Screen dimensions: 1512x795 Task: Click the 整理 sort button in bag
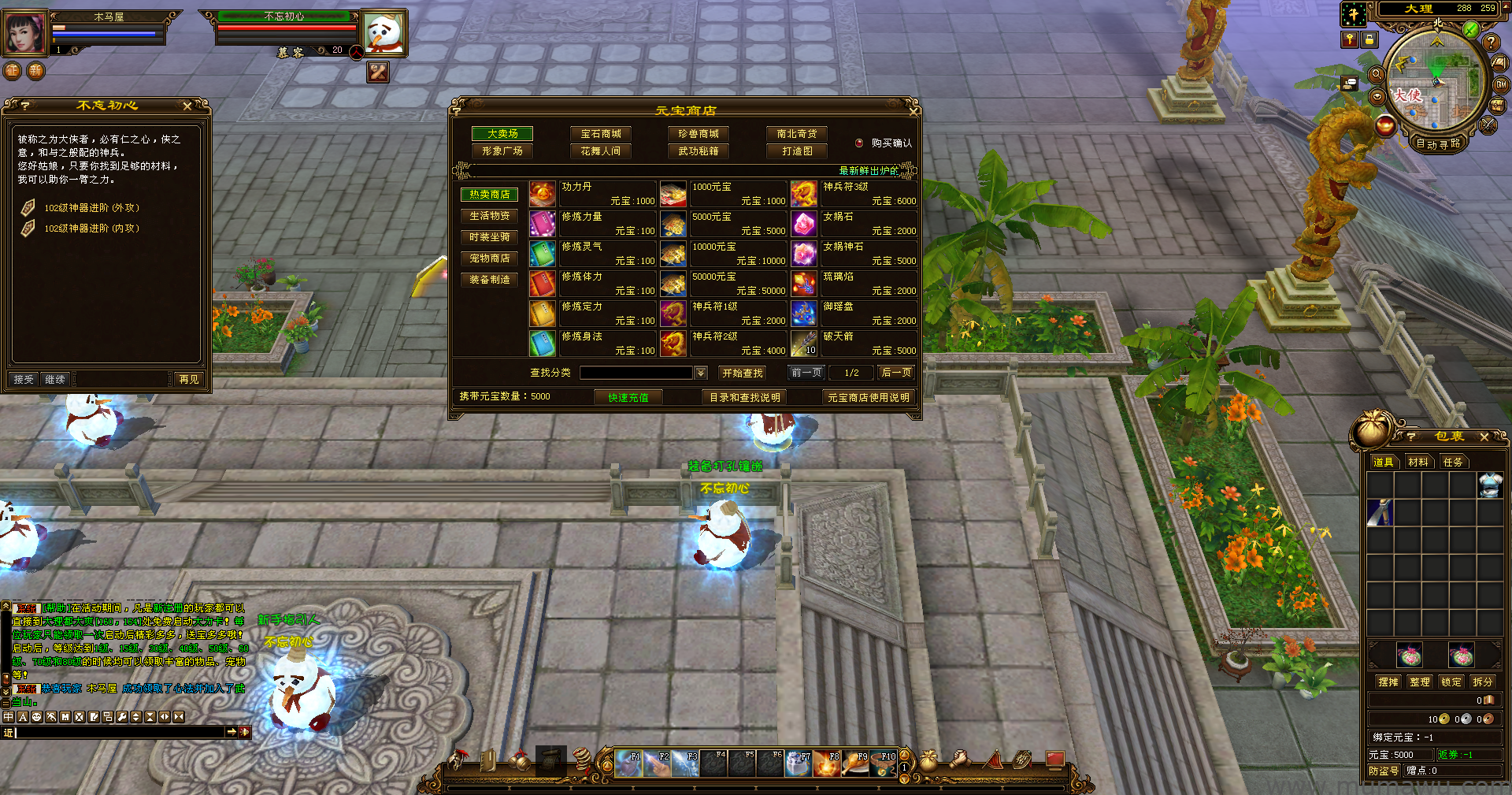(1419, 682)
